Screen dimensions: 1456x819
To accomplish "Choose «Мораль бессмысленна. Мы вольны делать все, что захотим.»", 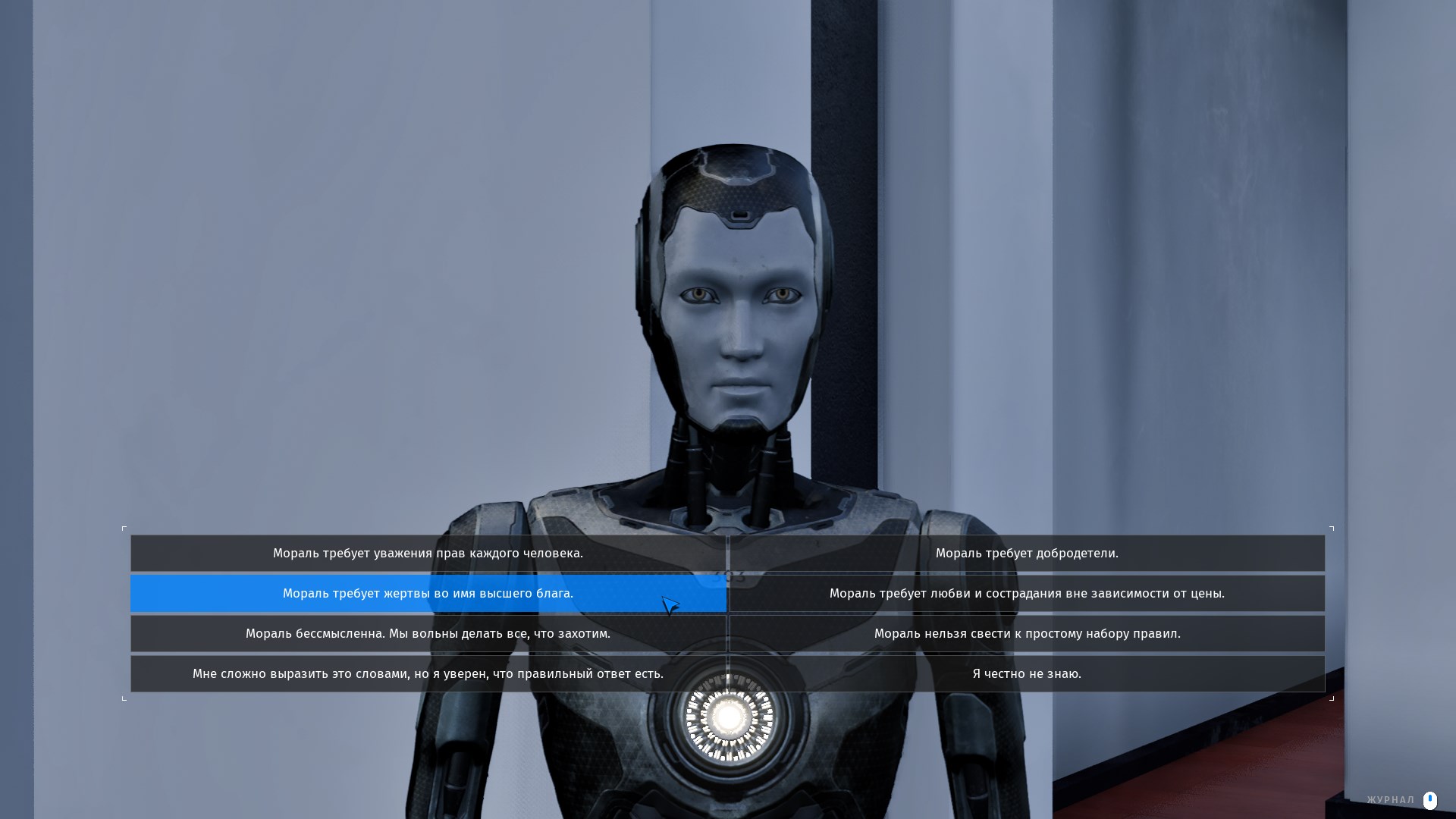I will (x=428, y=633).
